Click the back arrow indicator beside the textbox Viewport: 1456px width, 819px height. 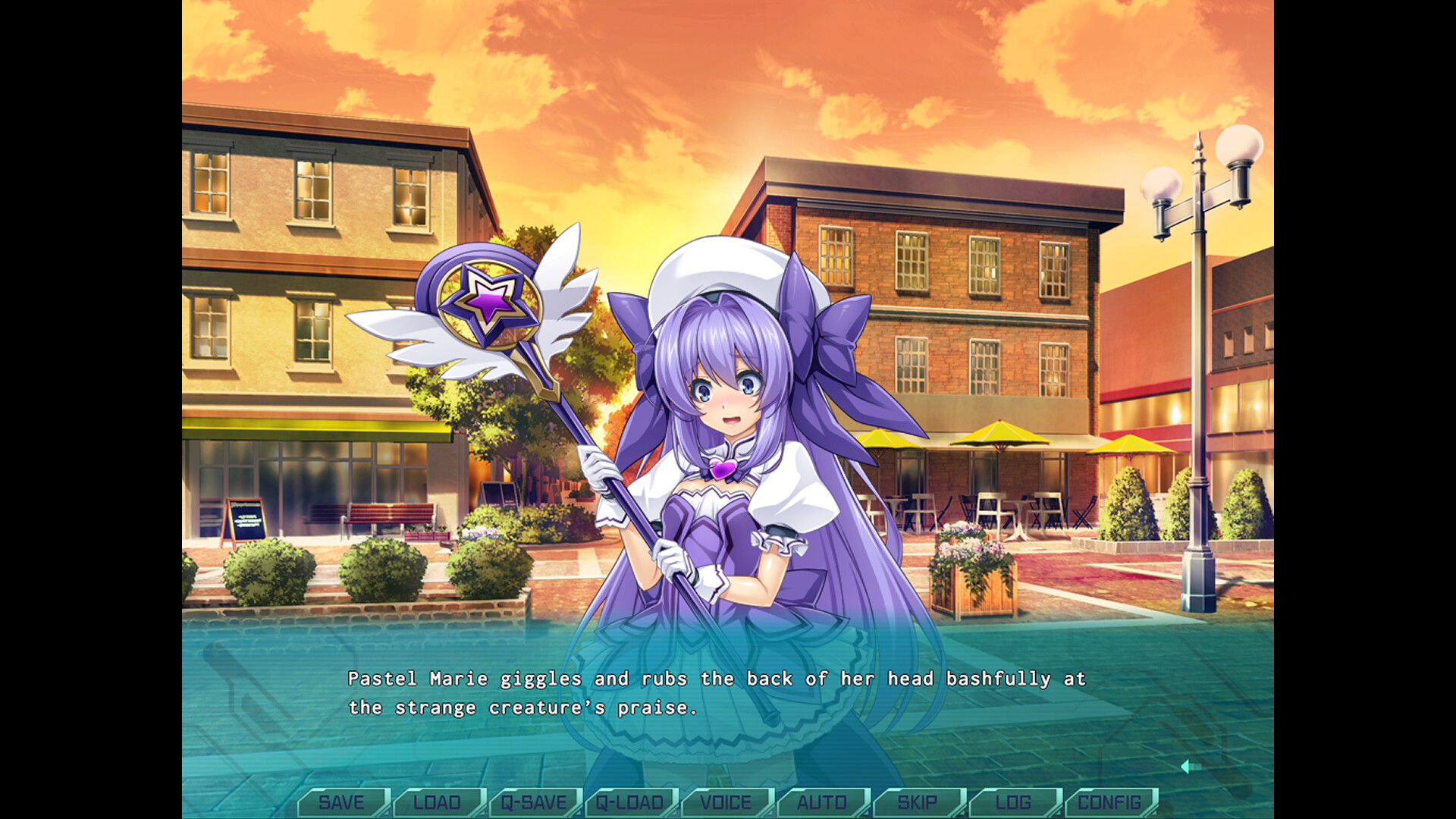click(1188, 767)
